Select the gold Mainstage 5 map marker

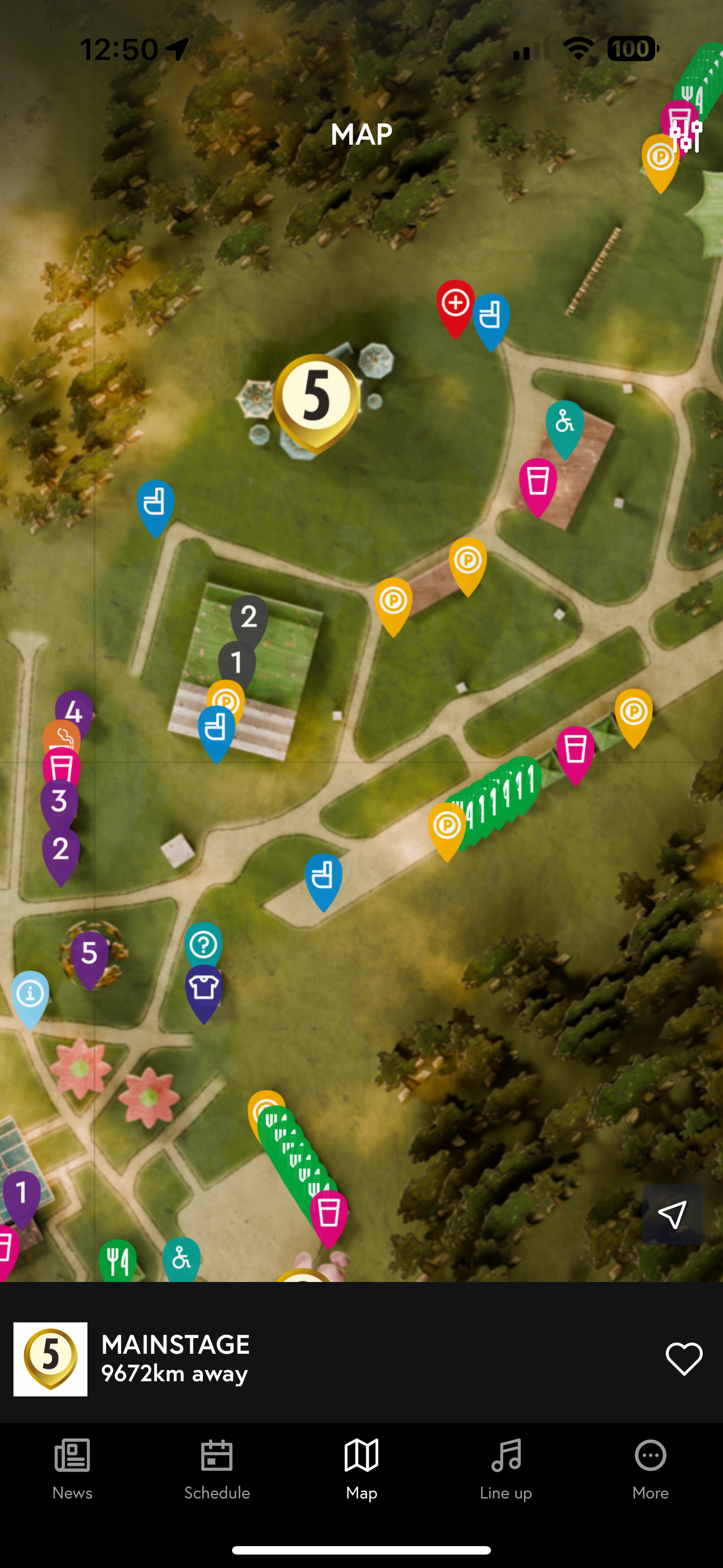[x=316, y=397]
